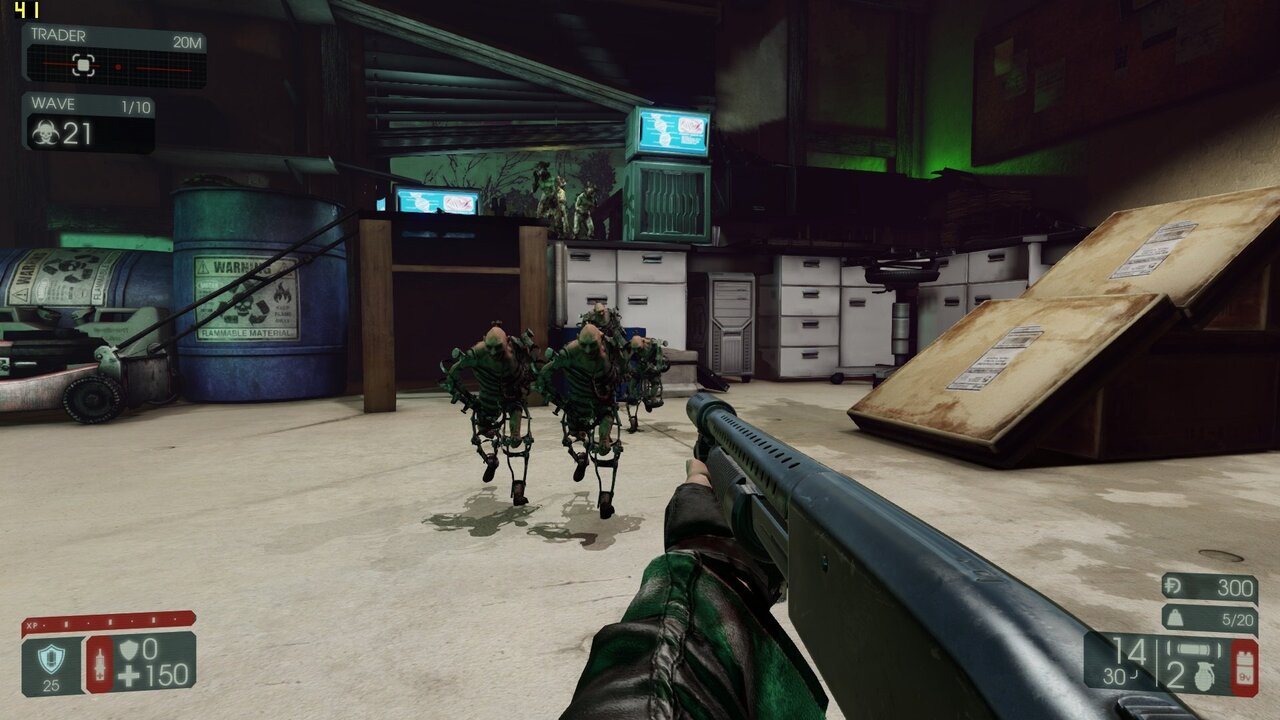This screenshot has width=1280, height=720.
Task: Click the health cross next to 150
Action: point(128,675)
